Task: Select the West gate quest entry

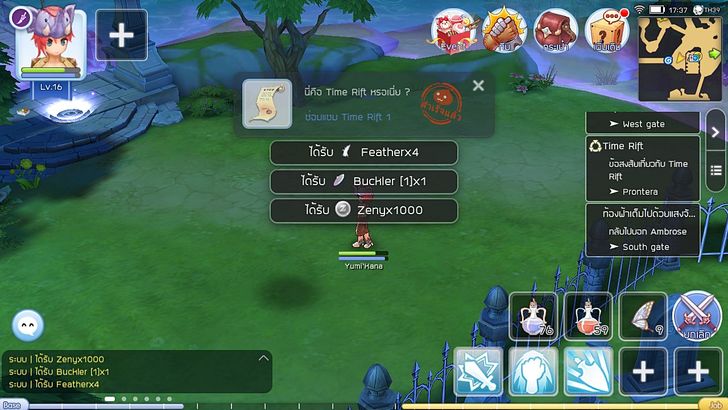Action: pos(642,124)
